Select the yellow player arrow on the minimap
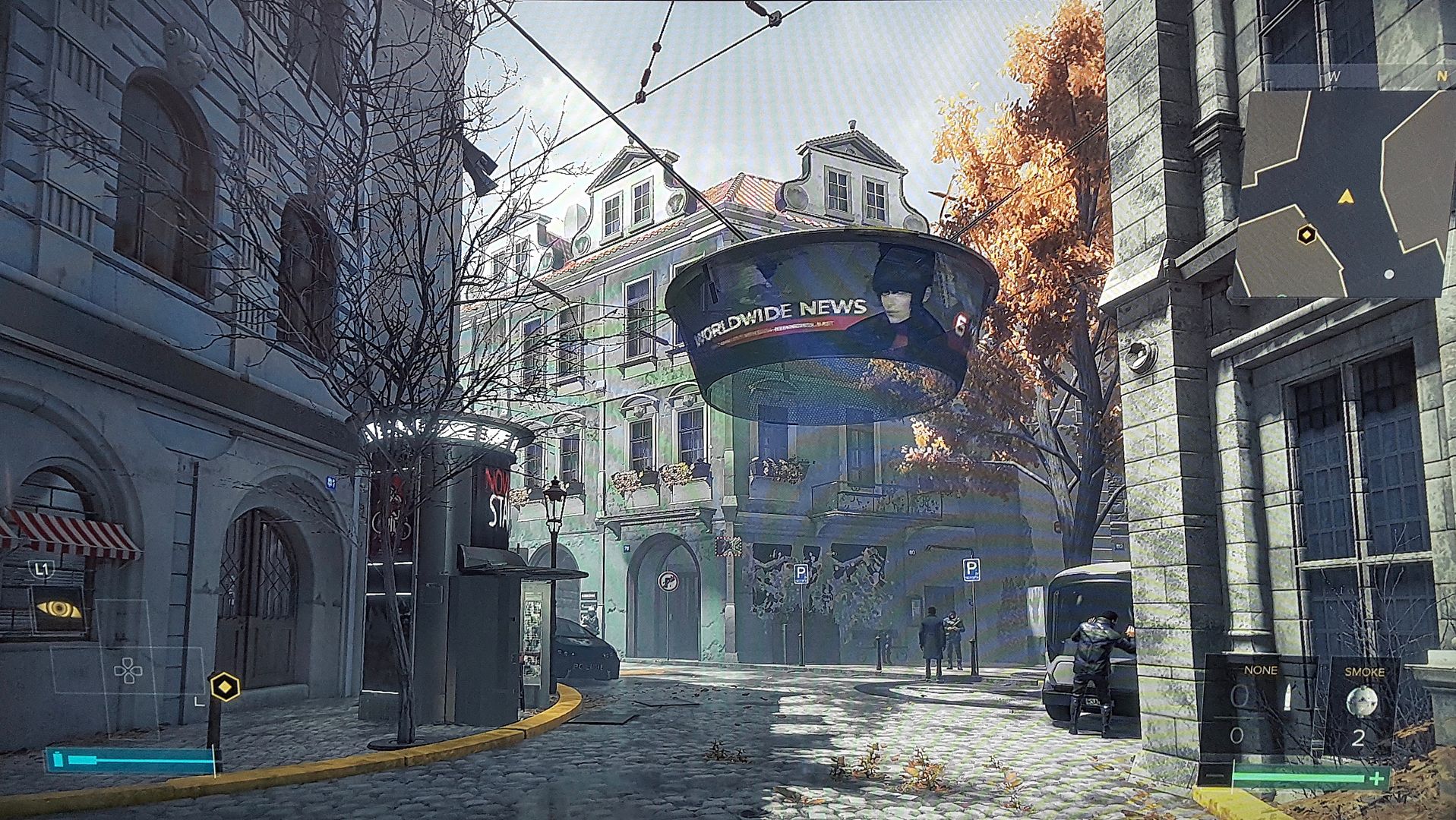Screen dimensions: 1456x820 coord(1346,197)
